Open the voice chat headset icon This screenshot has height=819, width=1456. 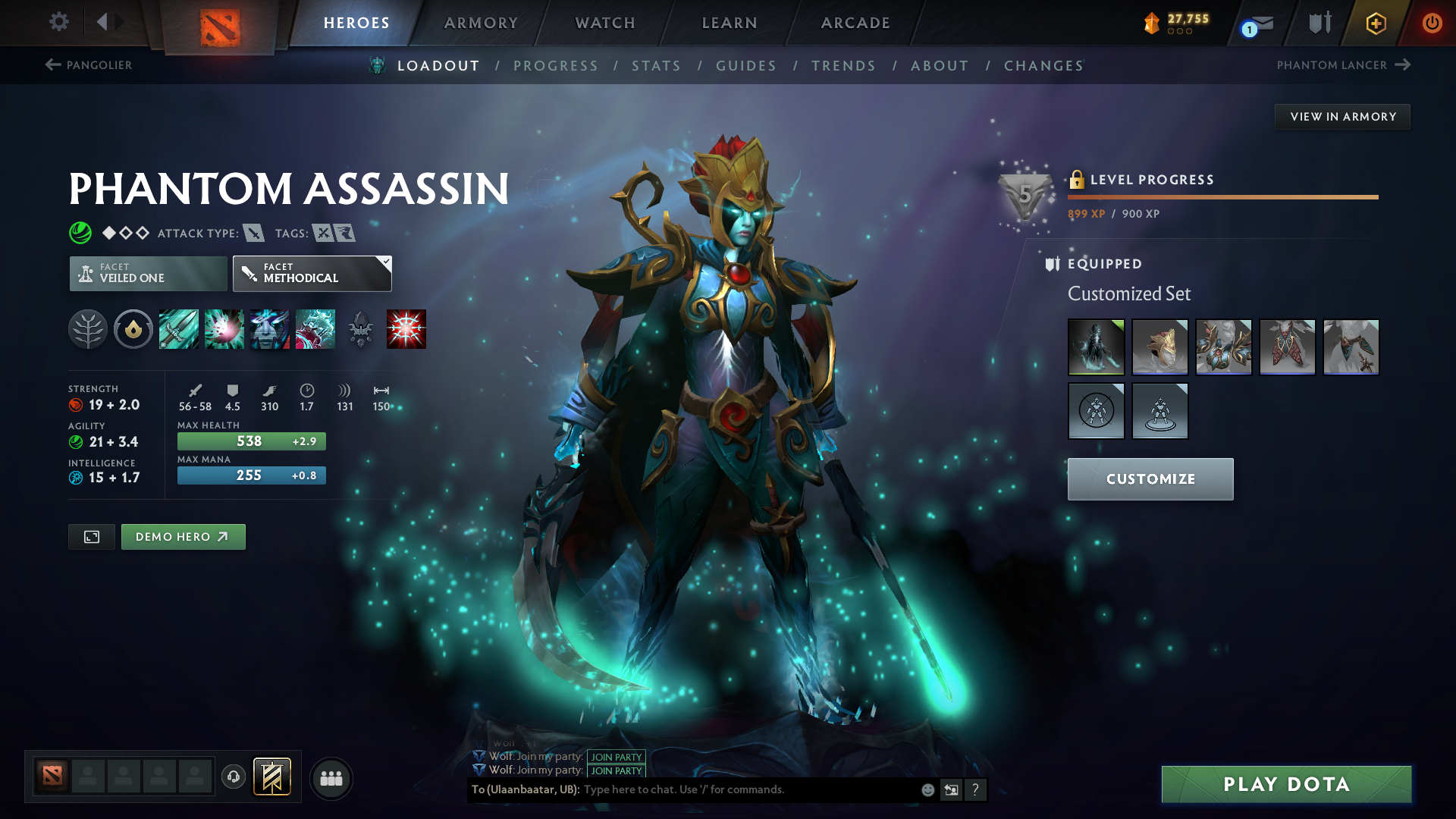(233, 777)
